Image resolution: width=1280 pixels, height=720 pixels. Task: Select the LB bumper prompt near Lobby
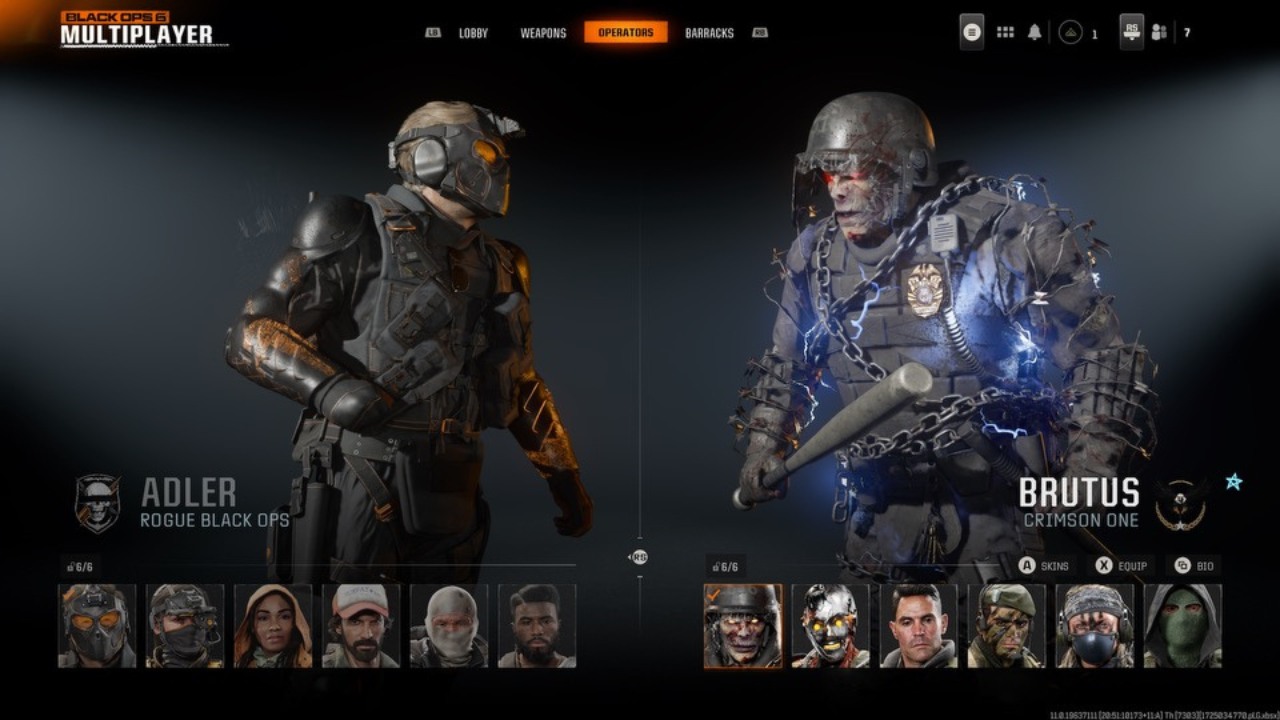tap(433, 32)
